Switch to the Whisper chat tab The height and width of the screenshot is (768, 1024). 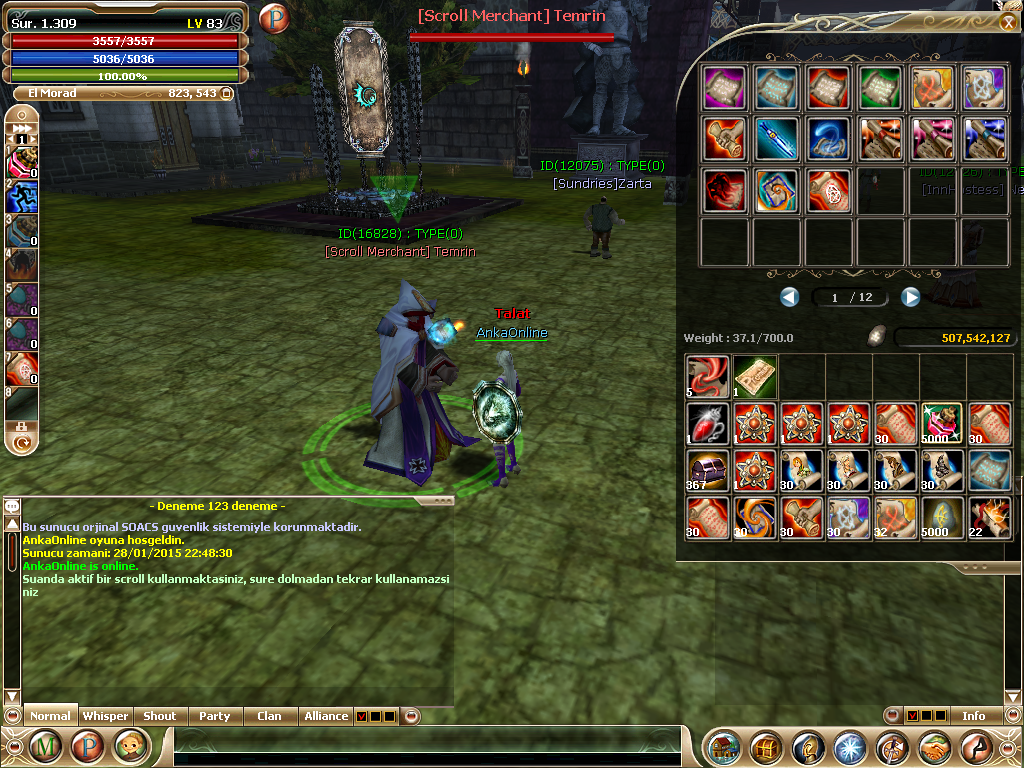click(105, 716)
